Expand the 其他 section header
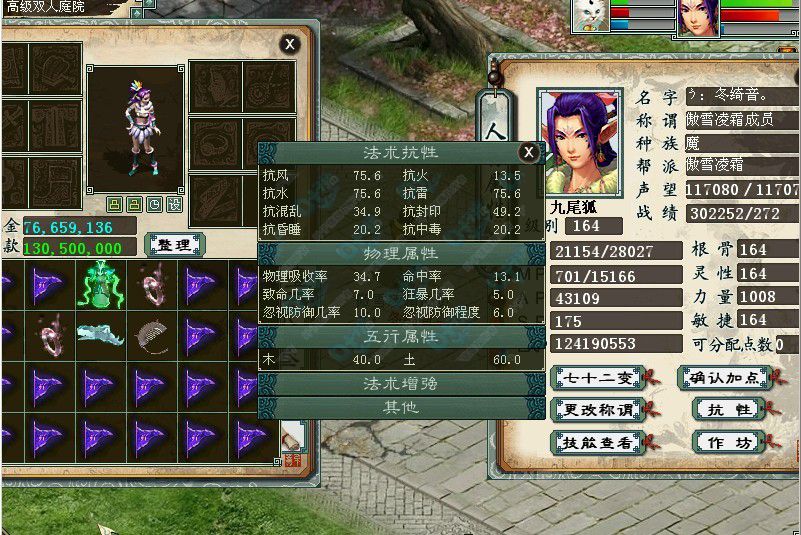Image resolution: width=801 pixels, height=535 pixels. 400,407
